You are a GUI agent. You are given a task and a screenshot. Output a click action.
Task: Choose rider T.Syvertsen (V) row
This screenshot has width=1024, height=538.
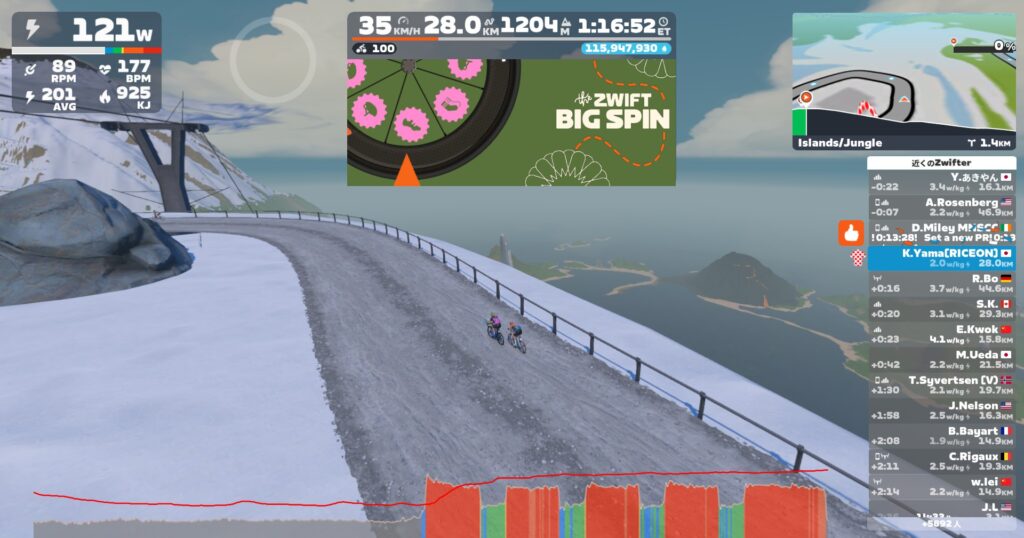point(941,385)
